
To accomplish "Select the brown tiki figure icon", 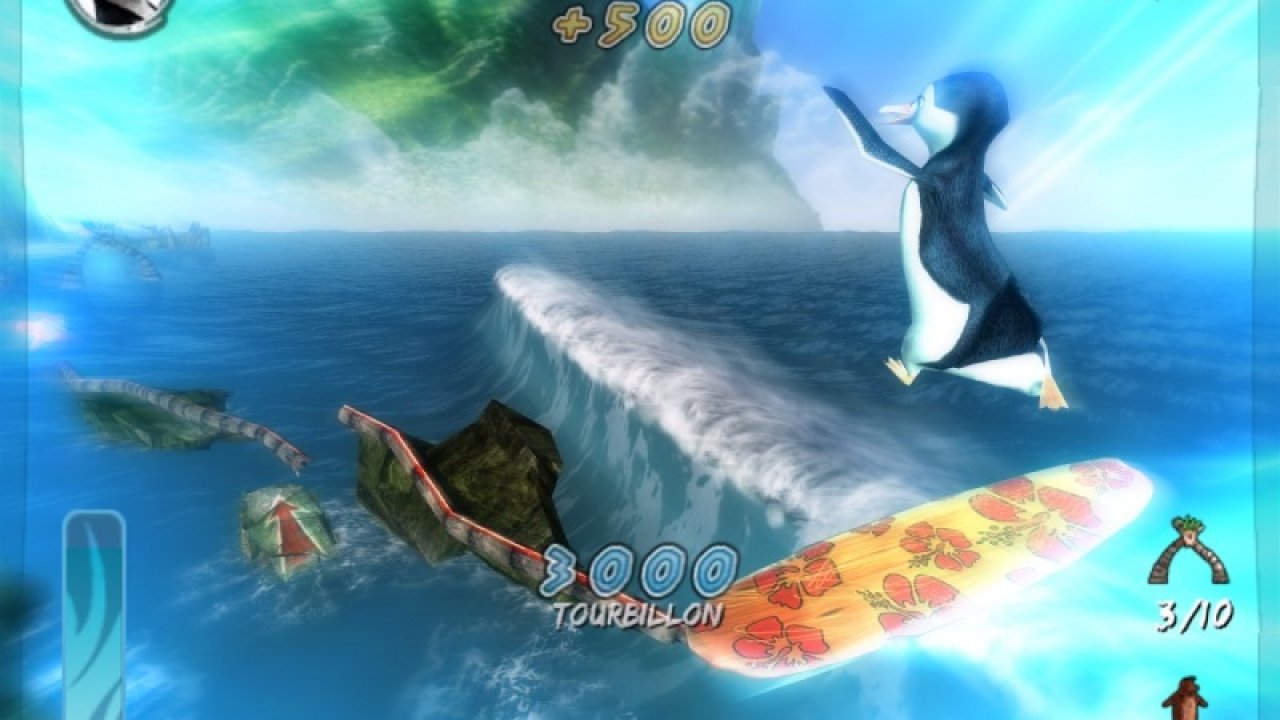I will (1187, 698).
